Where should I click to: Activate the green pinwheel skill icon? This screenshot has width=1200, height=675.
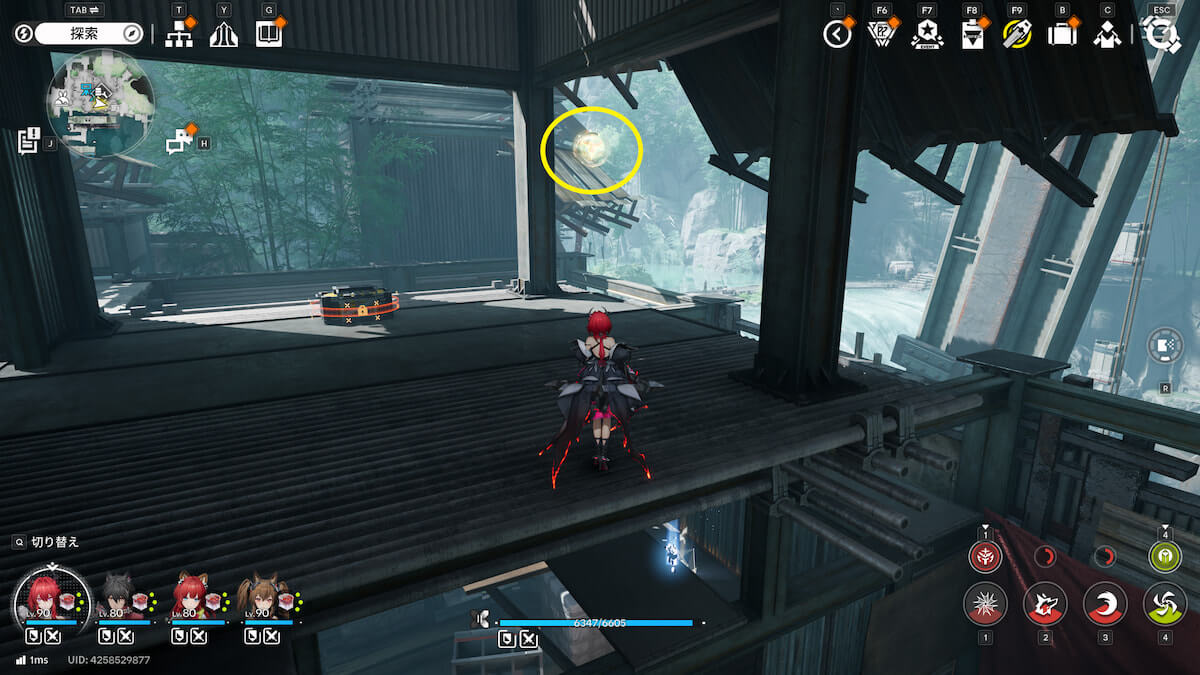1165,604
